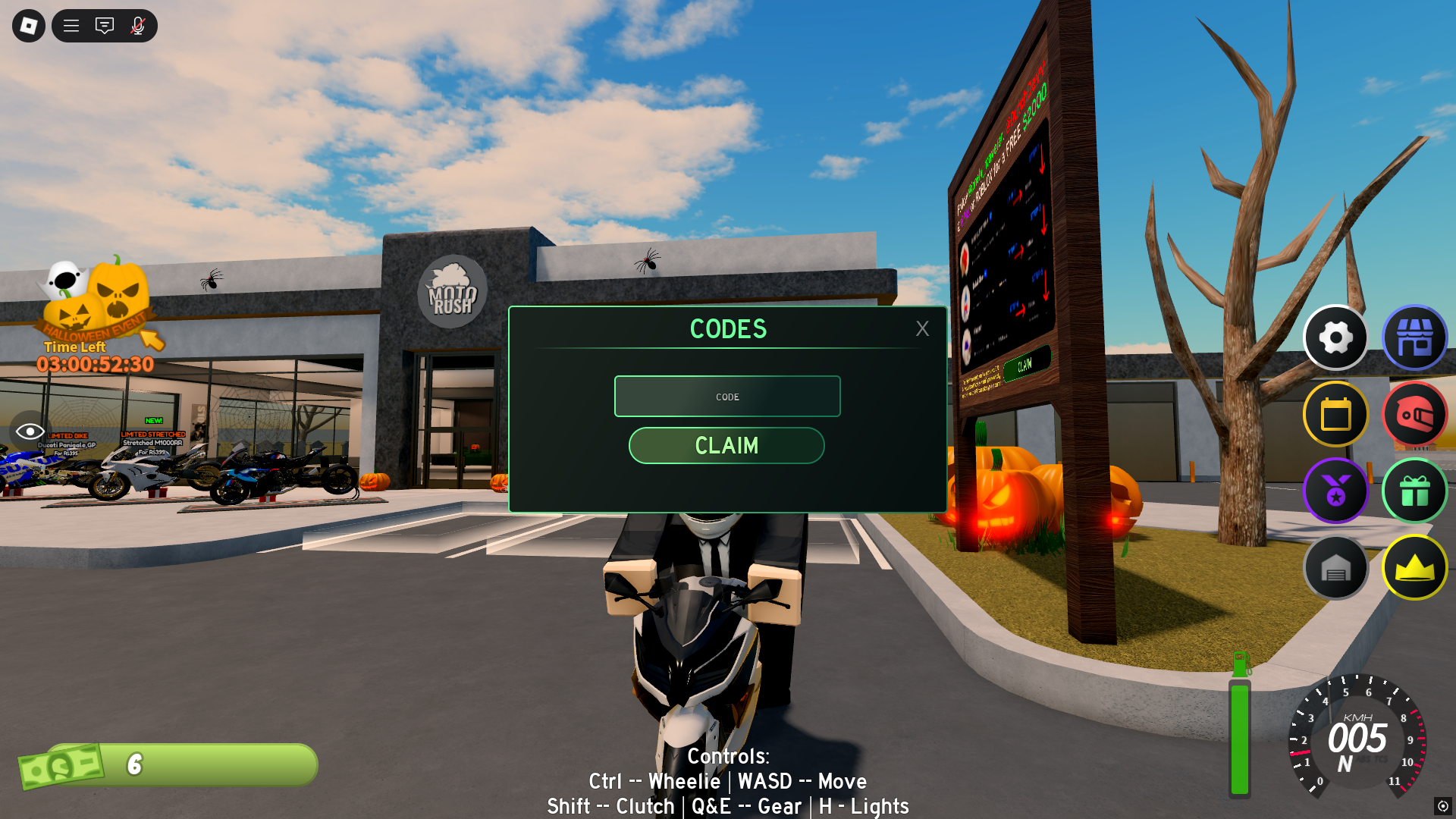Open the Roblox logo menu
The width and height of the screenshot is (1456, 819).
tap(29, 26)
